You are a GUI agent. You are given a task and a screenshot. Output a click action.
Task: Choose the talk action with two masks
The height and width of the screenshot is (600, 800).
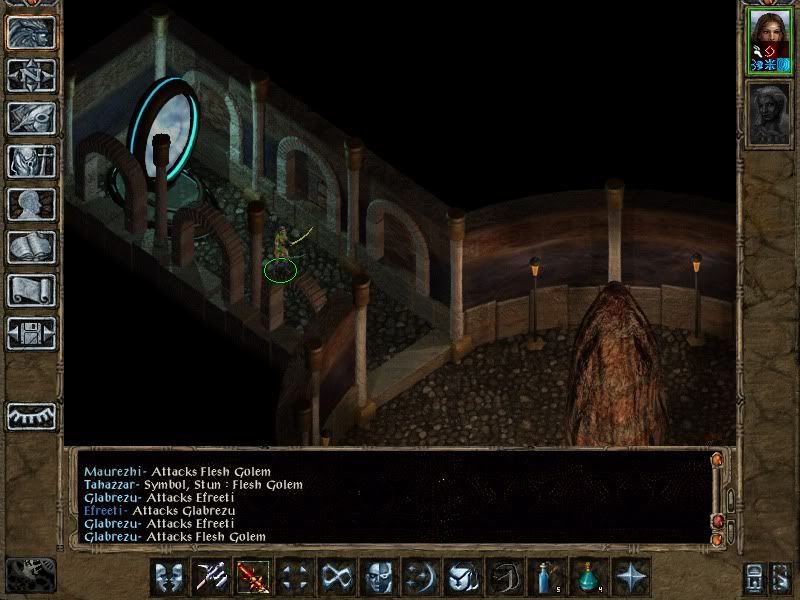(x=169, y=577)
